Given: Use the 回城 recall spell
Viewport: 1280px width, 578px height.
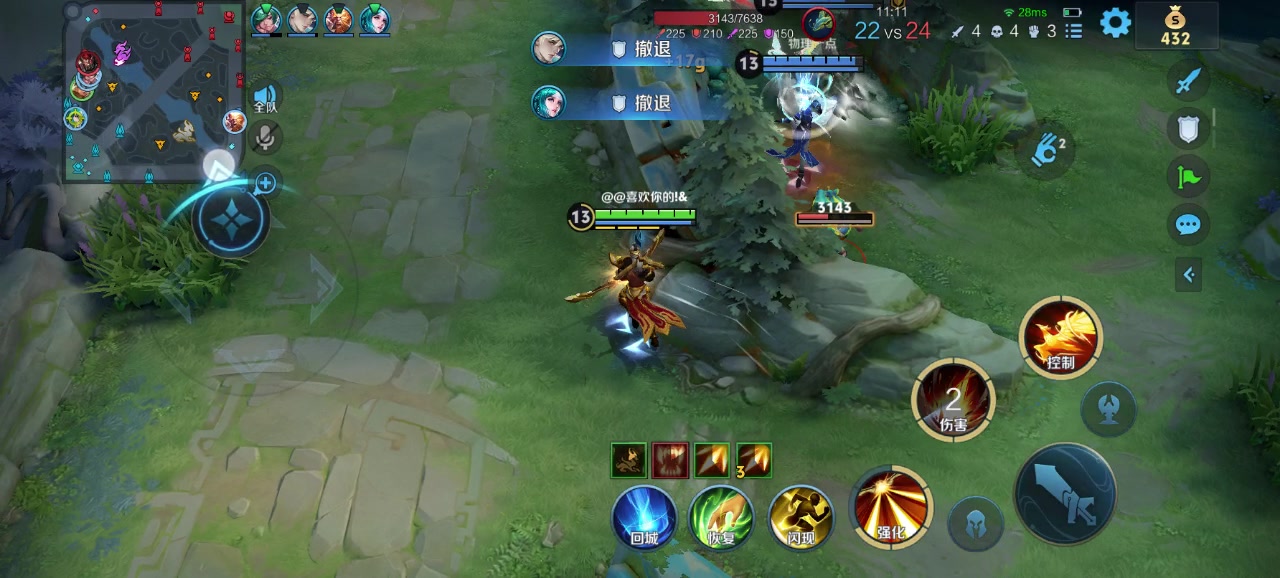Looking at the screenshot, I should 645,517.
